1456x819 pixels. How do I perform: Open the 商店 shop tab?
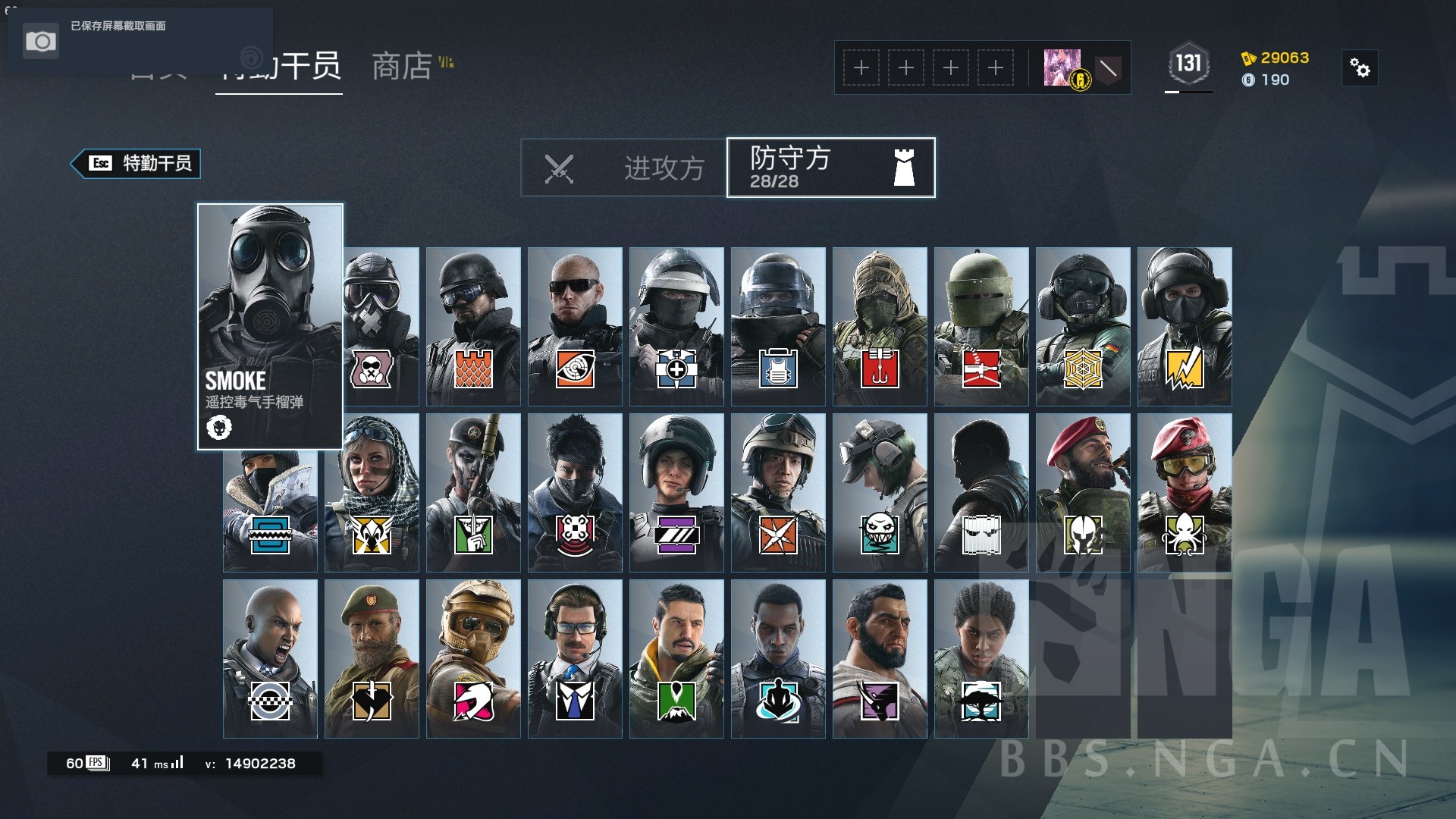[400, 68]
